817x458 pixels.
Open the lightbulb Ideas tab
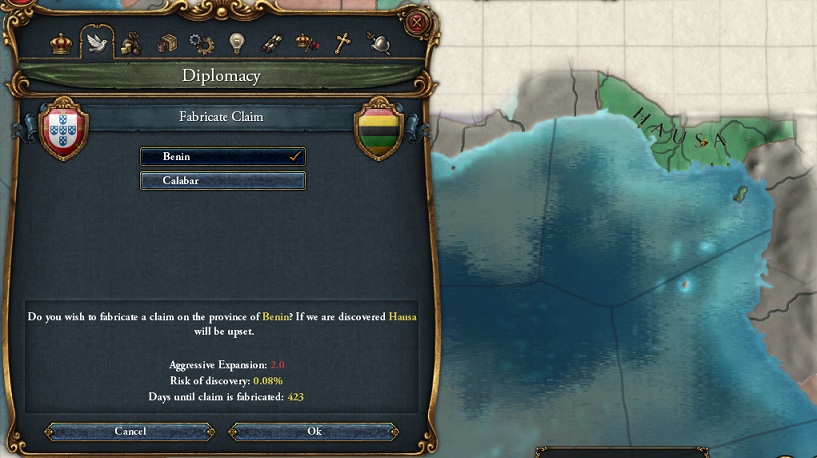(x=236, y=43)
